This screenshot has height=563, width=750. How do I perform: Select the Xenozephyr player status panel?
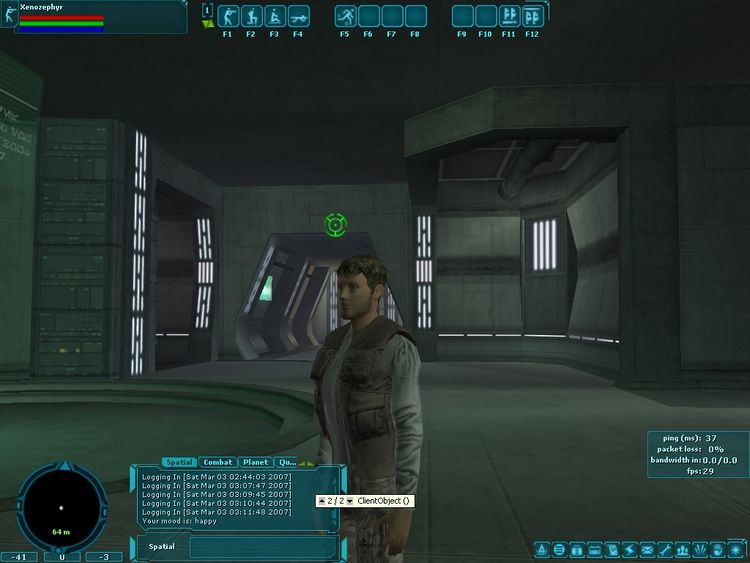coord(96,17)
